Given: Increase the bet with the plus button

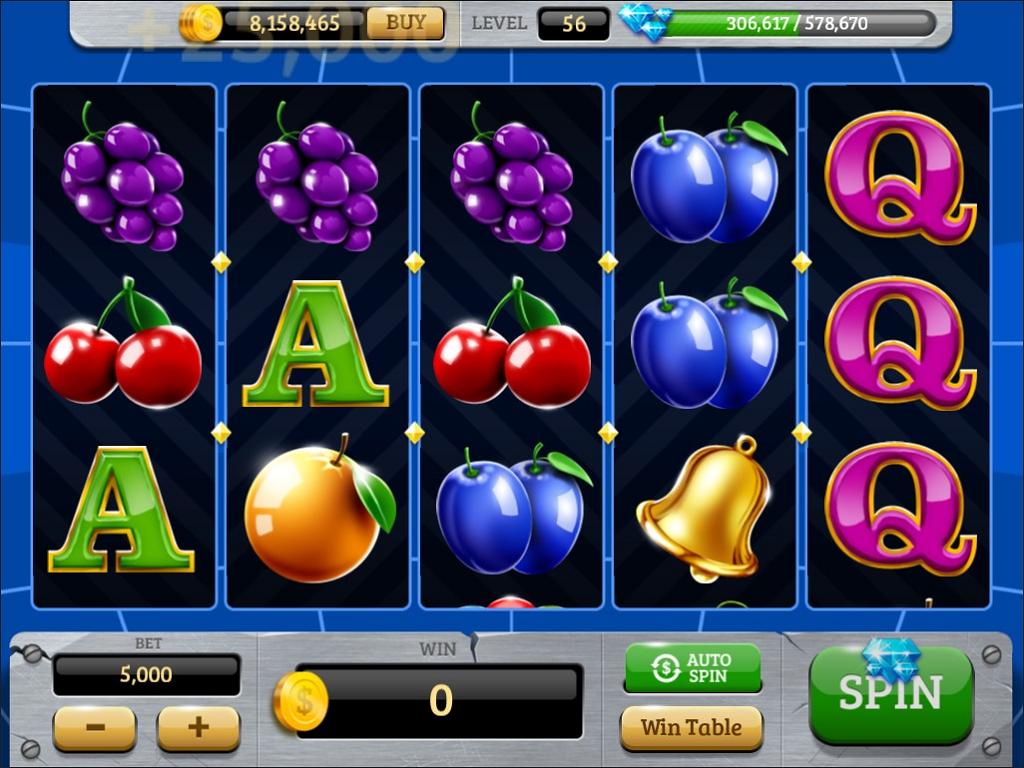Looking at the screenshot, I should 198,727.
